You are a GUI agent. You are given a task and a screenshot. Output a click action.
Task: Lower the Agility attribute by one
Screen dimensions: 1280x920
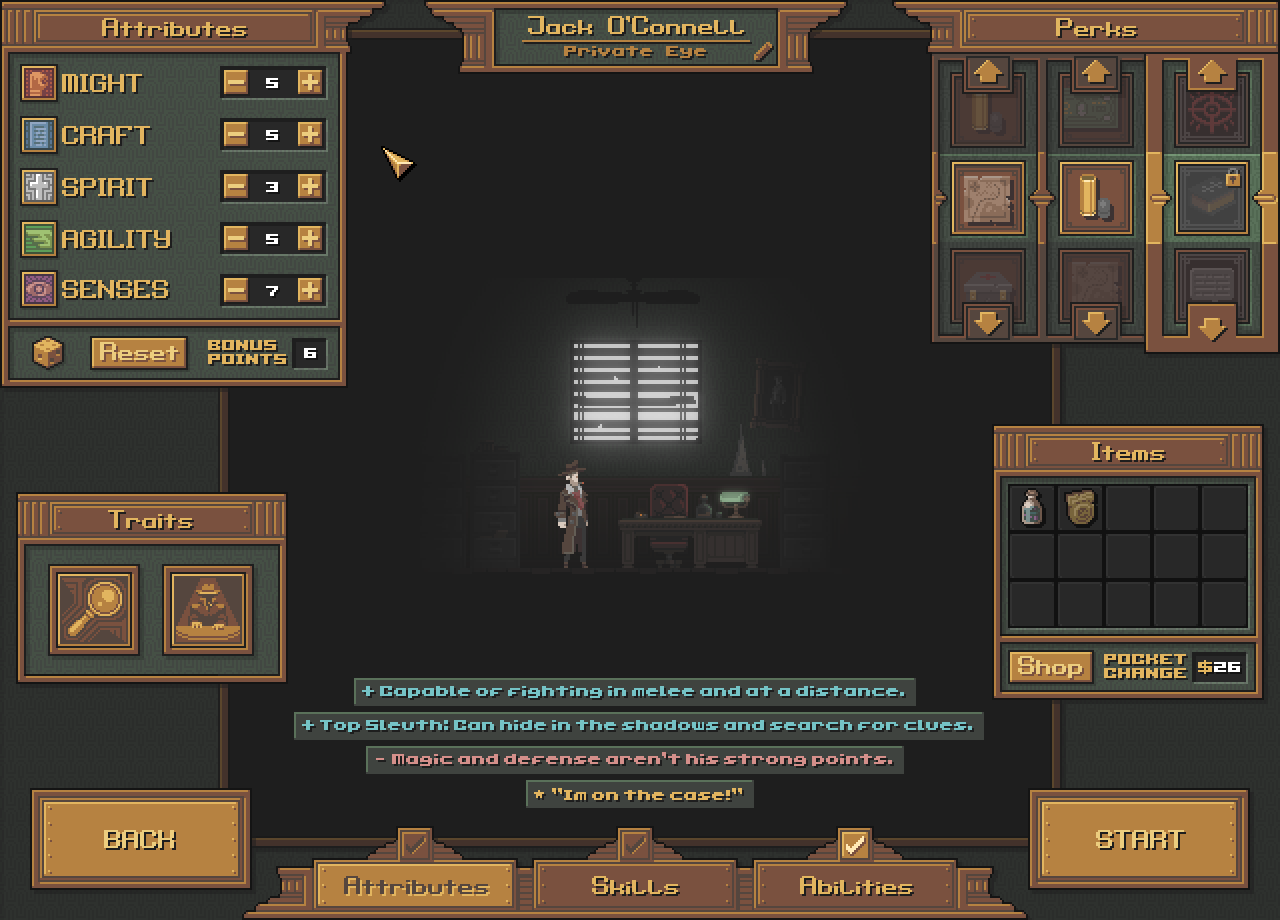pyautogui.click(x=236, y=239)
